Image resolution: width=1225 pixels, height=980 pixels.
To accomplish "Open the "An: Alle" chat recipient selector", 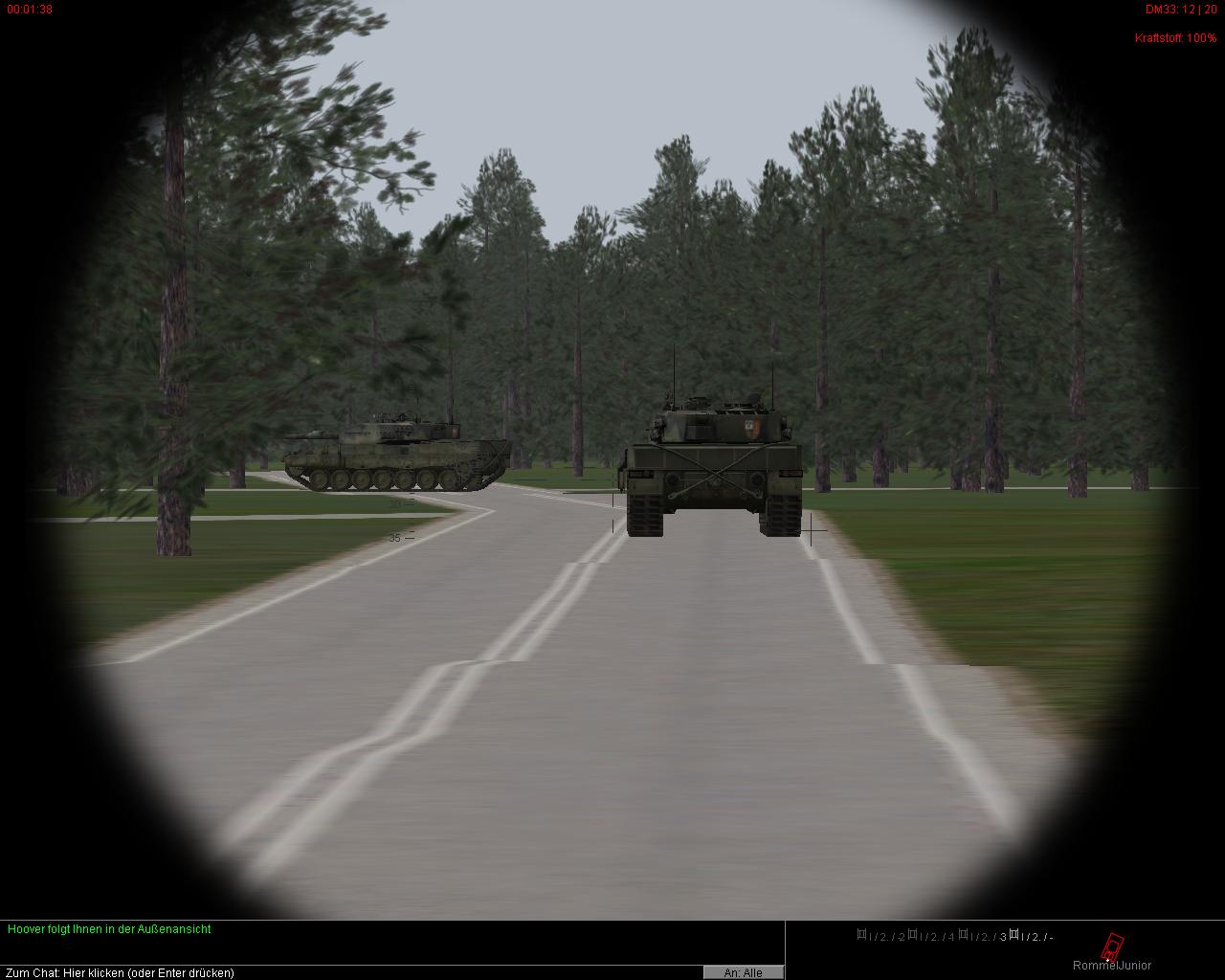I will pos(744,972).
